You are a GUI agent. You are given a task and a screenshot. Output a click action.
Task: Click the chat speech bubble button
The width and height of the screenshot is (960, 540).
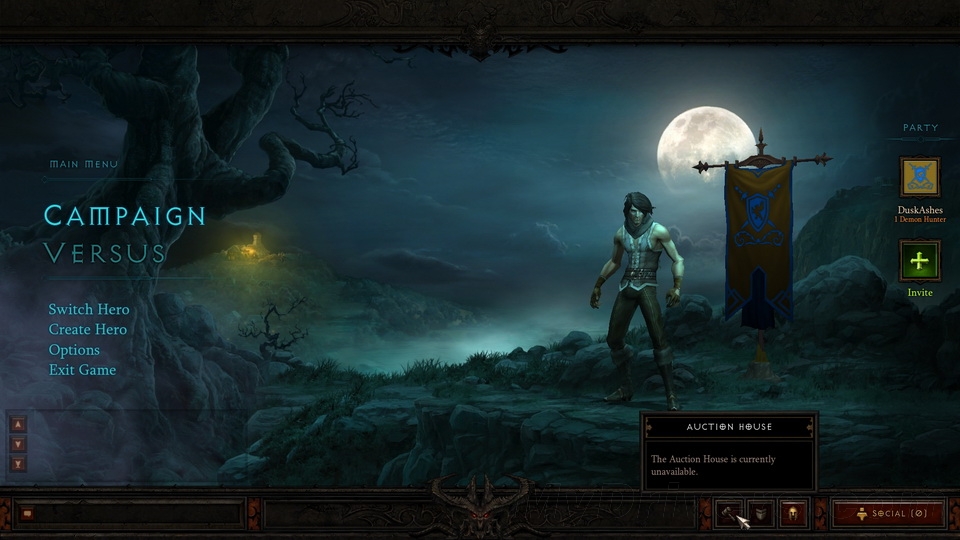(28, 514)
